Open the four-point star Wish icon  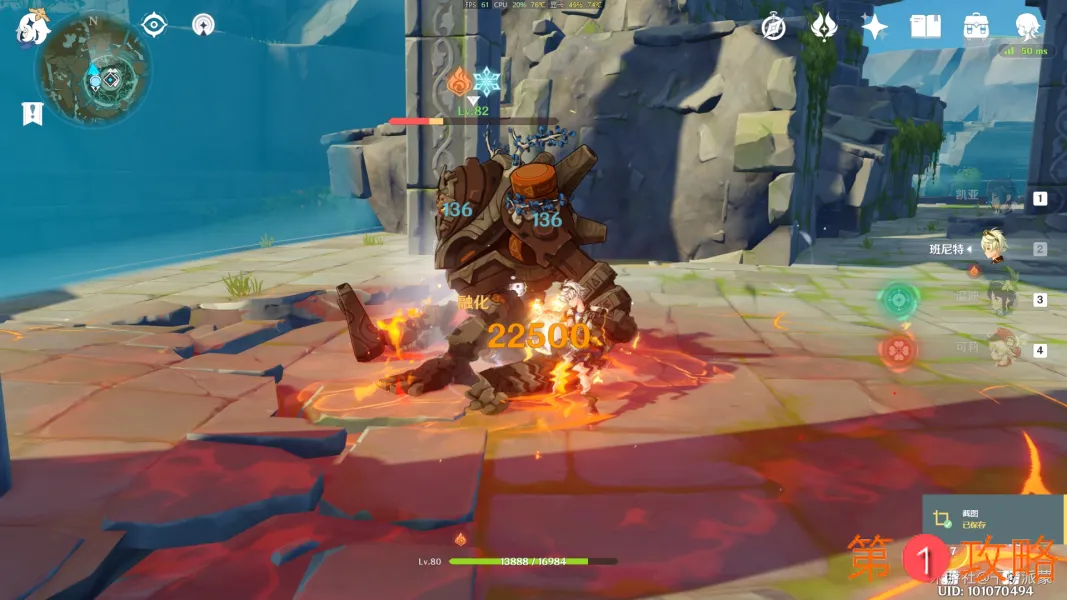click(x=875, y=27)
